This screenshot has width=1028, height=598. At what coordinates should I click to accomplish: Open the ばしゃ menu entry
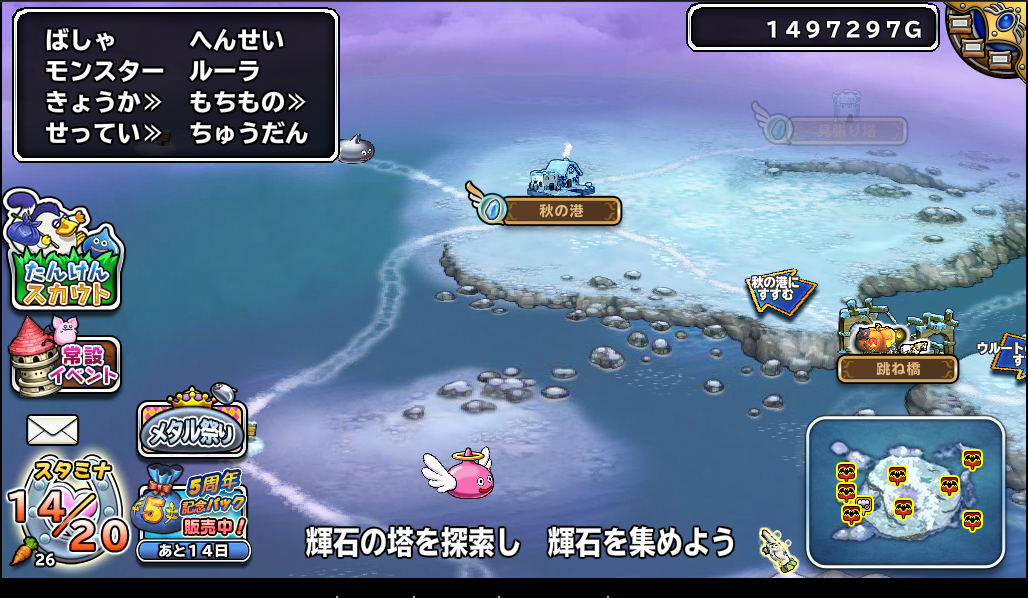pyautogui.click(x=82, y=41)
